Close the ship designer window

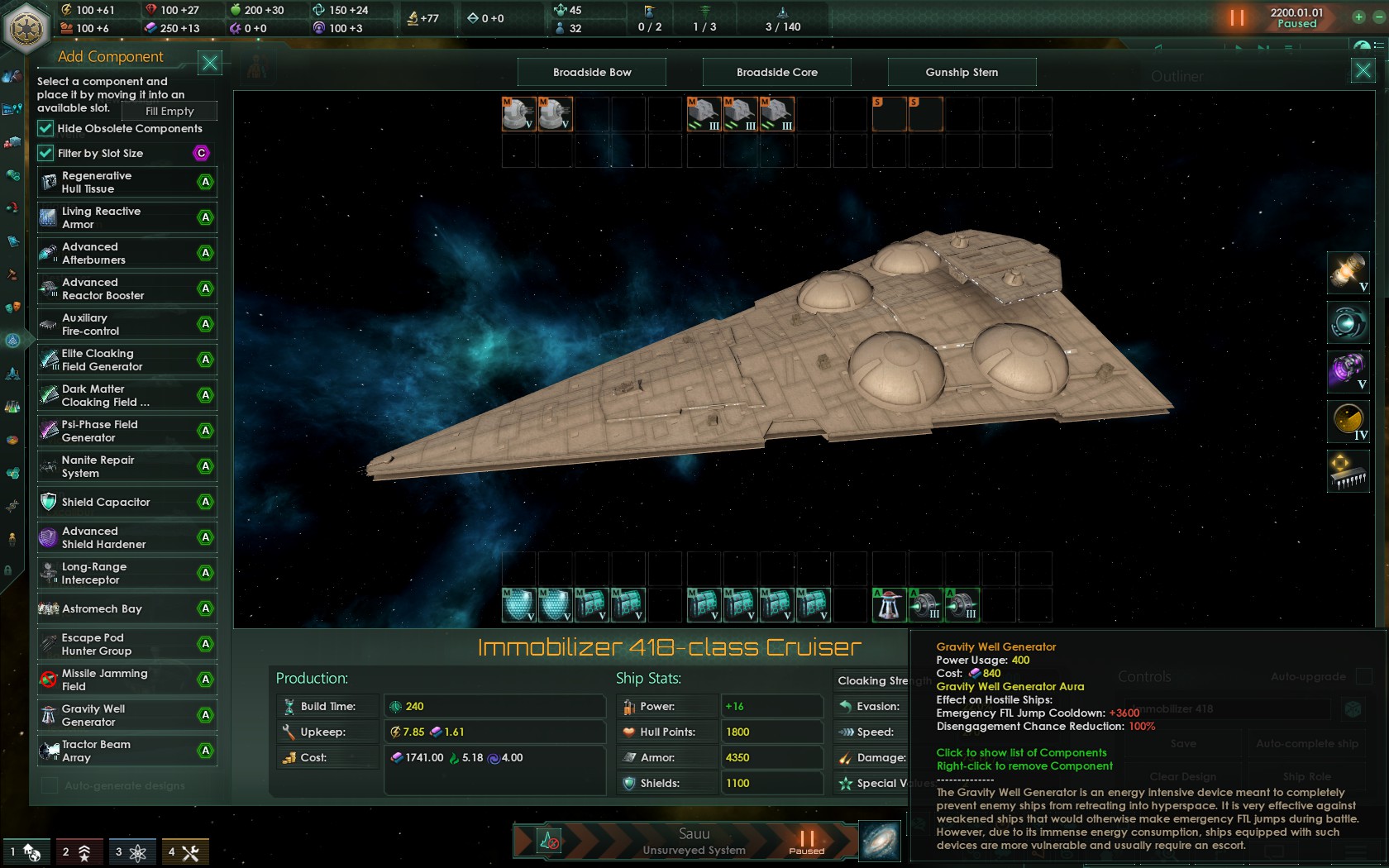point(1363,71)
